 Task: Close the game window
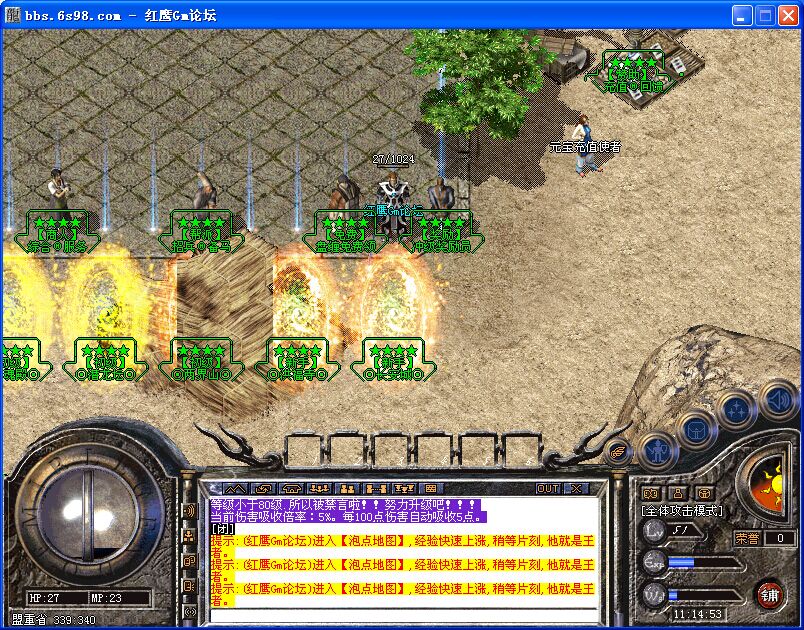click(x=787, y=15)
